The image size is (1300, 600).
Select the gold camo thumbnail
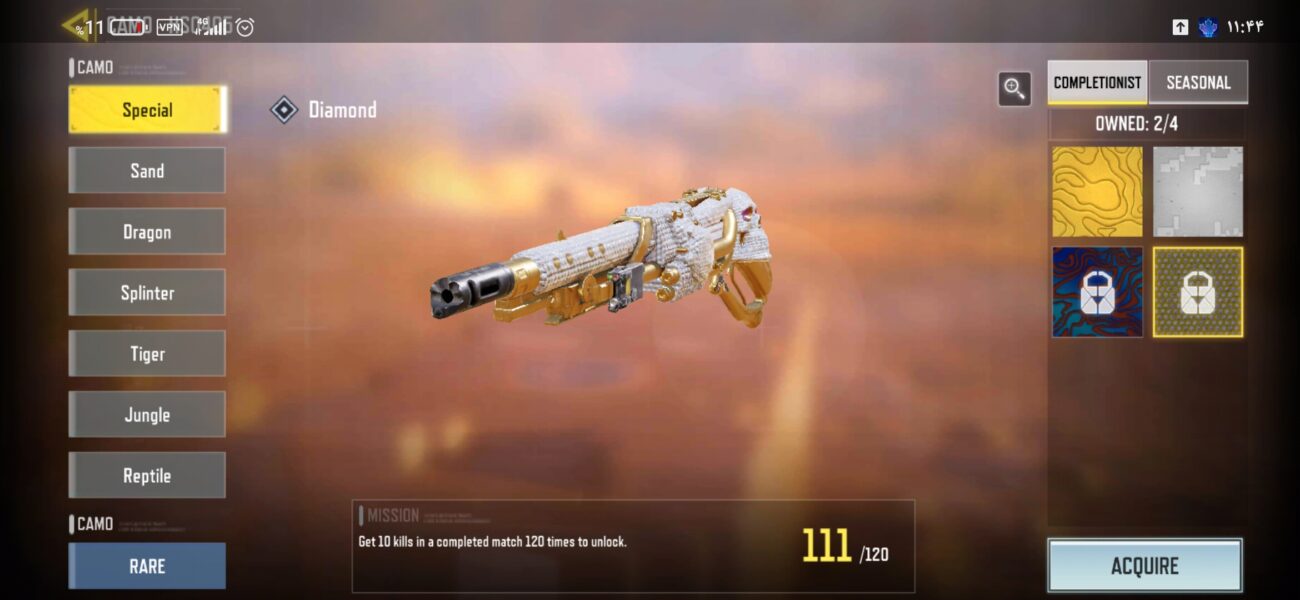tap(1097, 192)
